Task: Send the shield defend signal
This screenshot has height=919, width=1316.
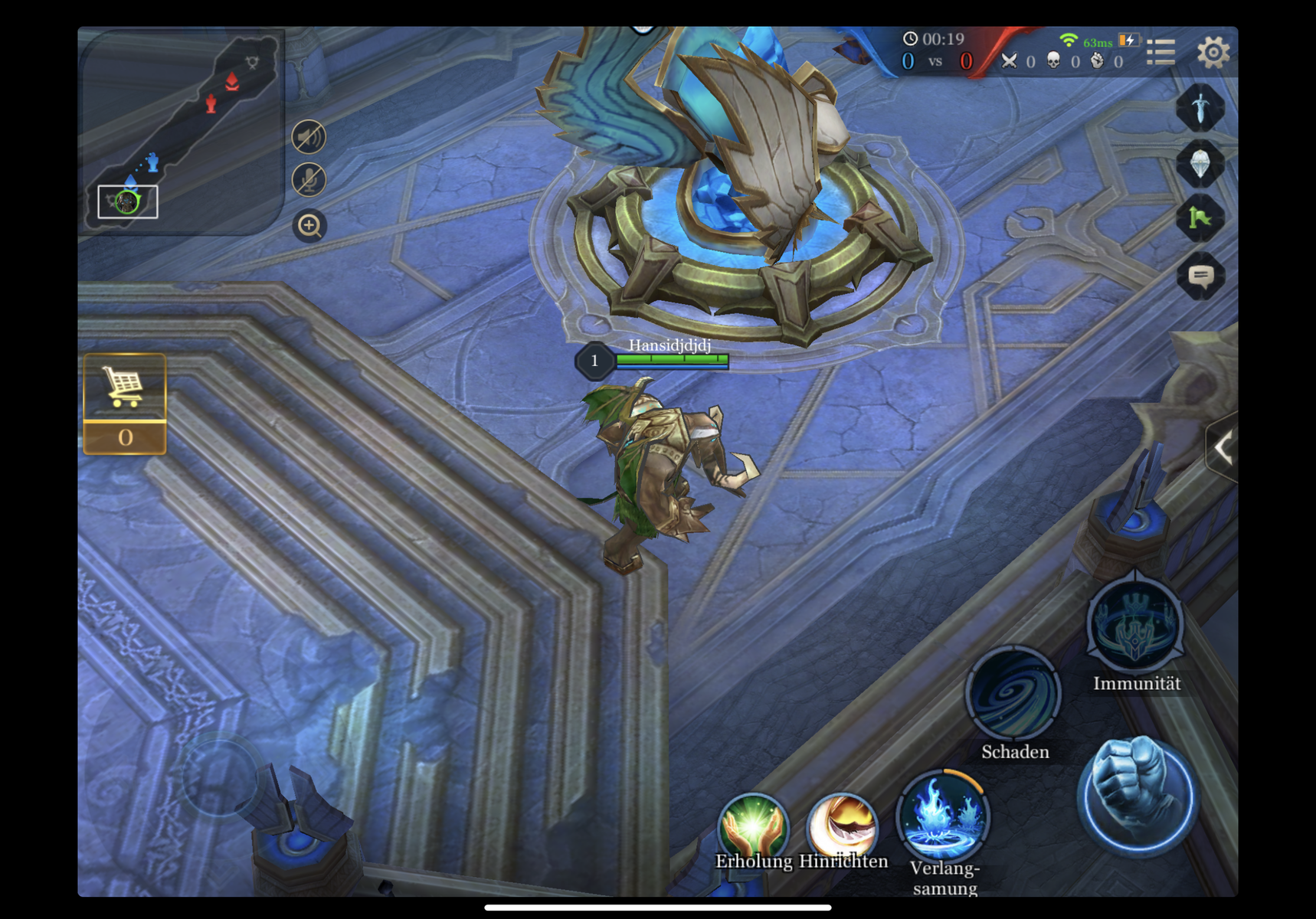Action: [1200, 164]
